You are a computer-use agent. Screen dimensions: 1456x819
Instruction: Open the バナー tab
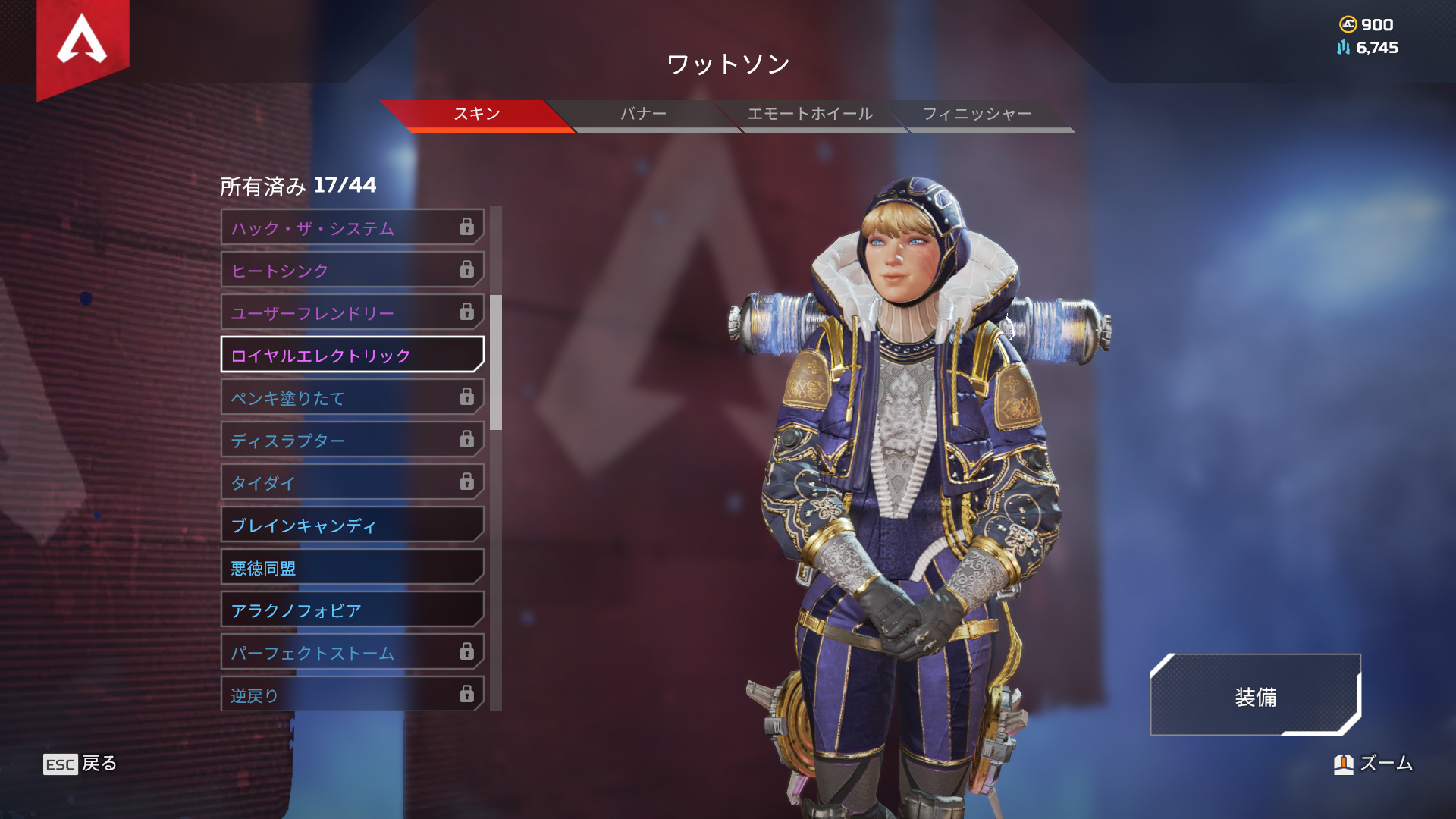click(x=643, y=115)
